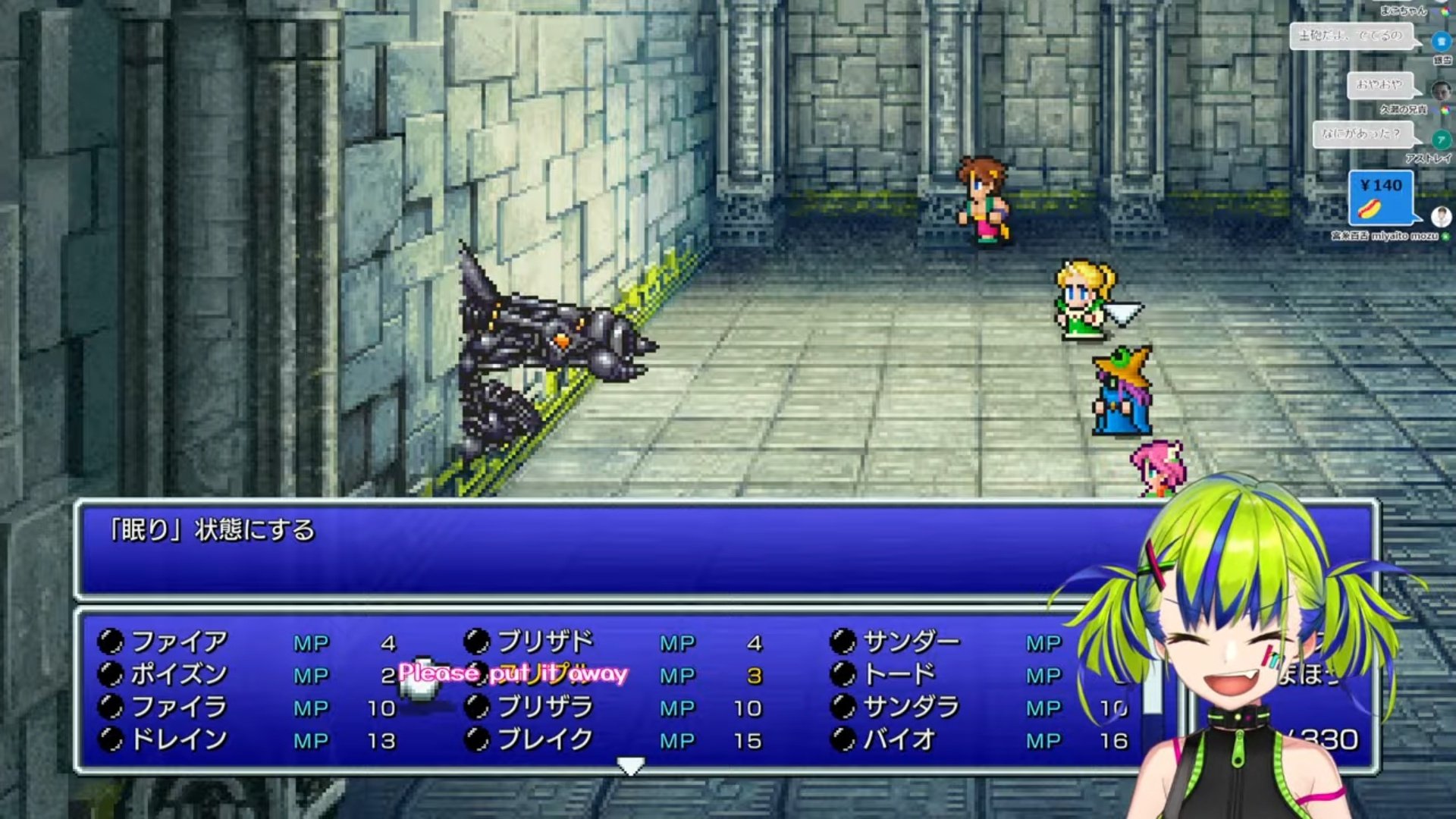The width and height of the screenshot is (1456, 819).
Task: Select サンダラ in the spell list
Action: (911, 707)
